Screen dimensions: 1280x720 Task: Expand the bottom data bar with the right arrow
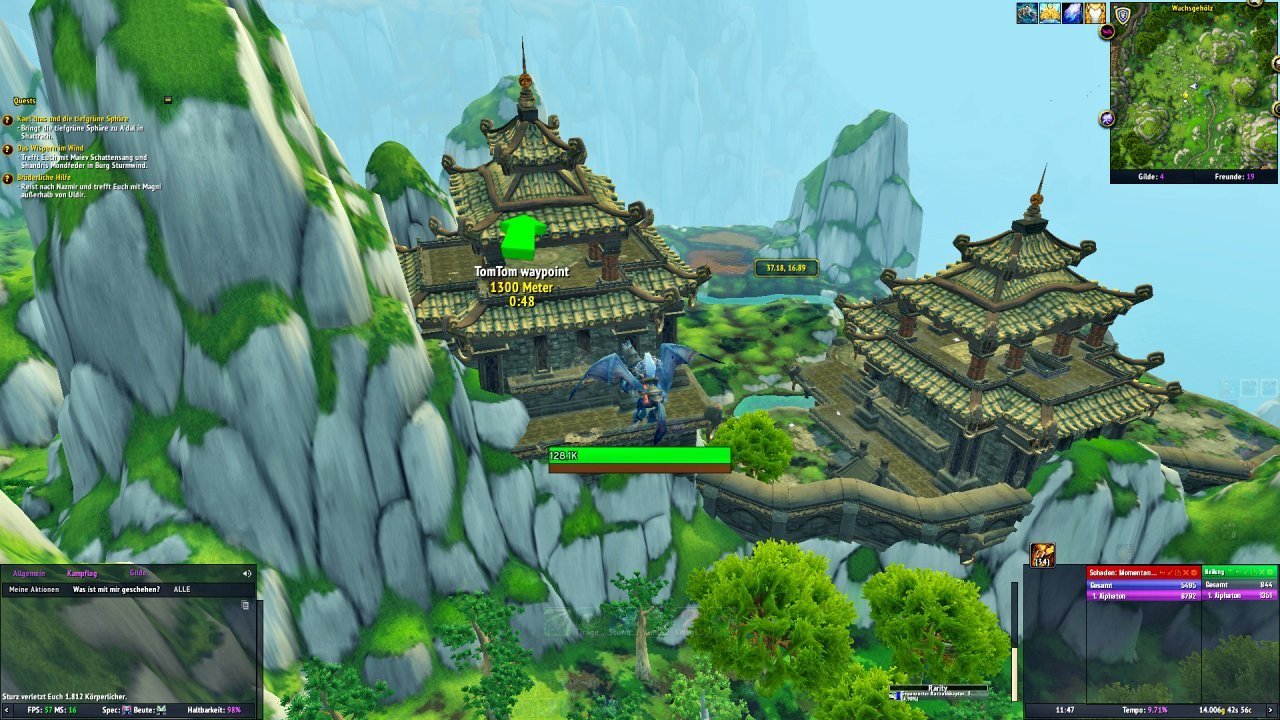coord(1270,710)
